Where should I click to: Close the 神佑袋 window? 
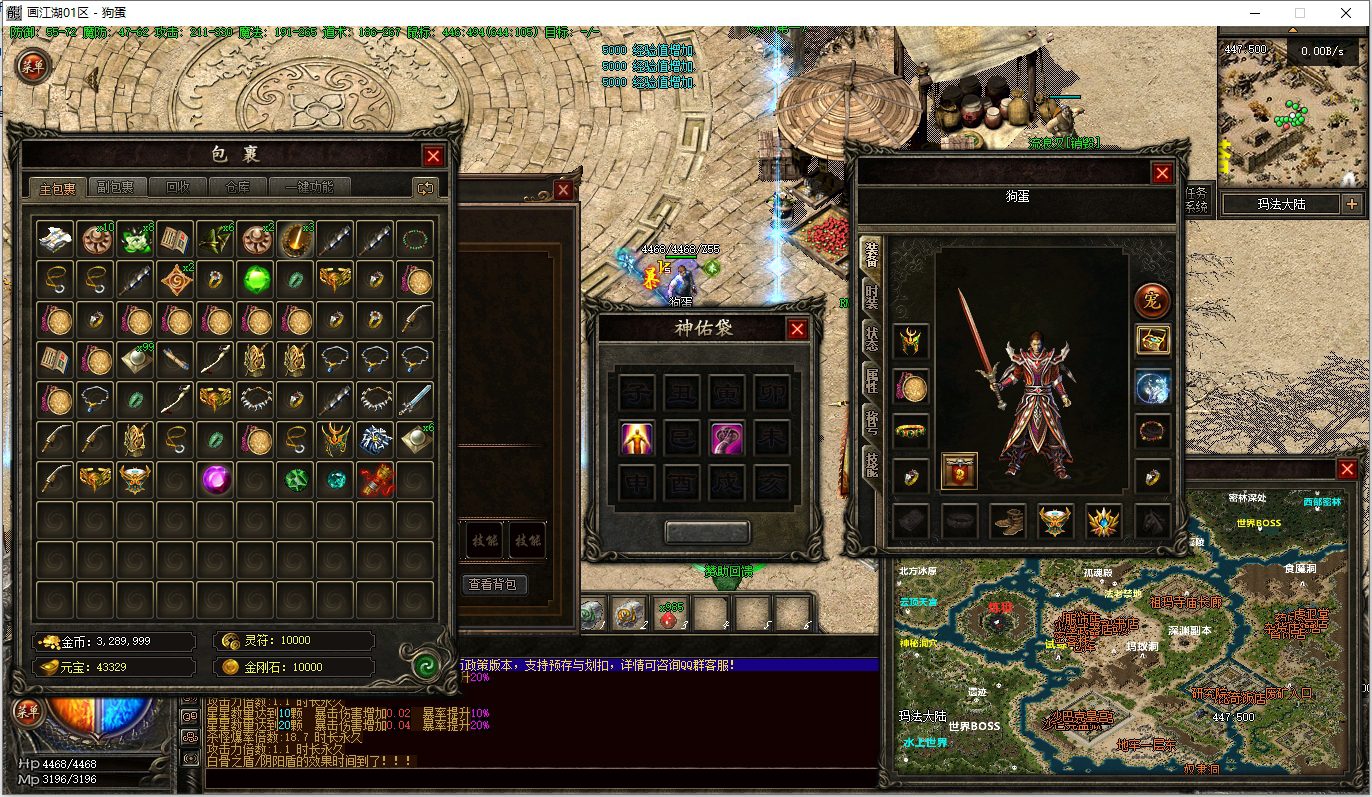[x=797, y=329]
